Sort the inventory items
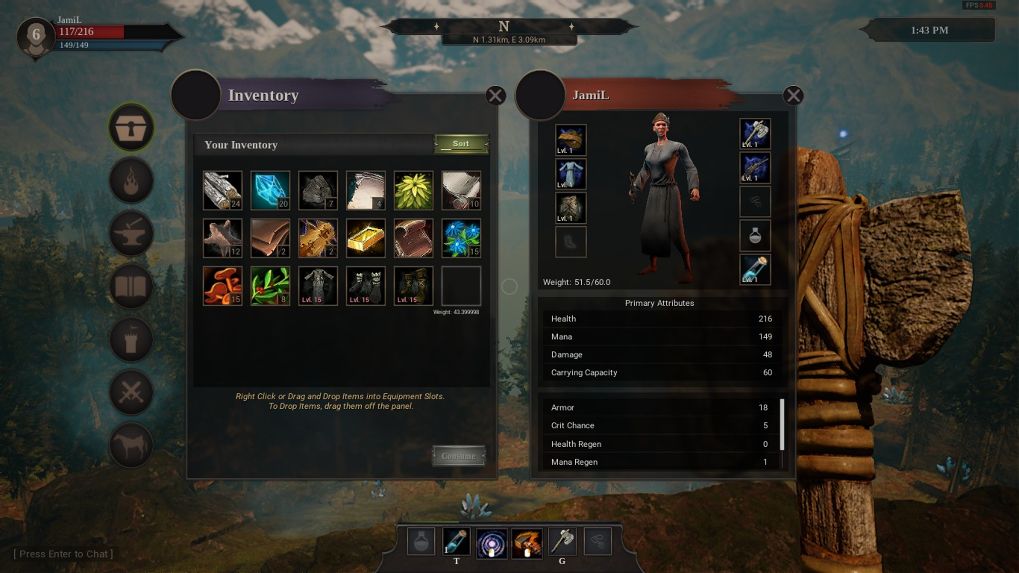Screen dimensions: 1019x573 pyautogui.click(x=461, y=144)
